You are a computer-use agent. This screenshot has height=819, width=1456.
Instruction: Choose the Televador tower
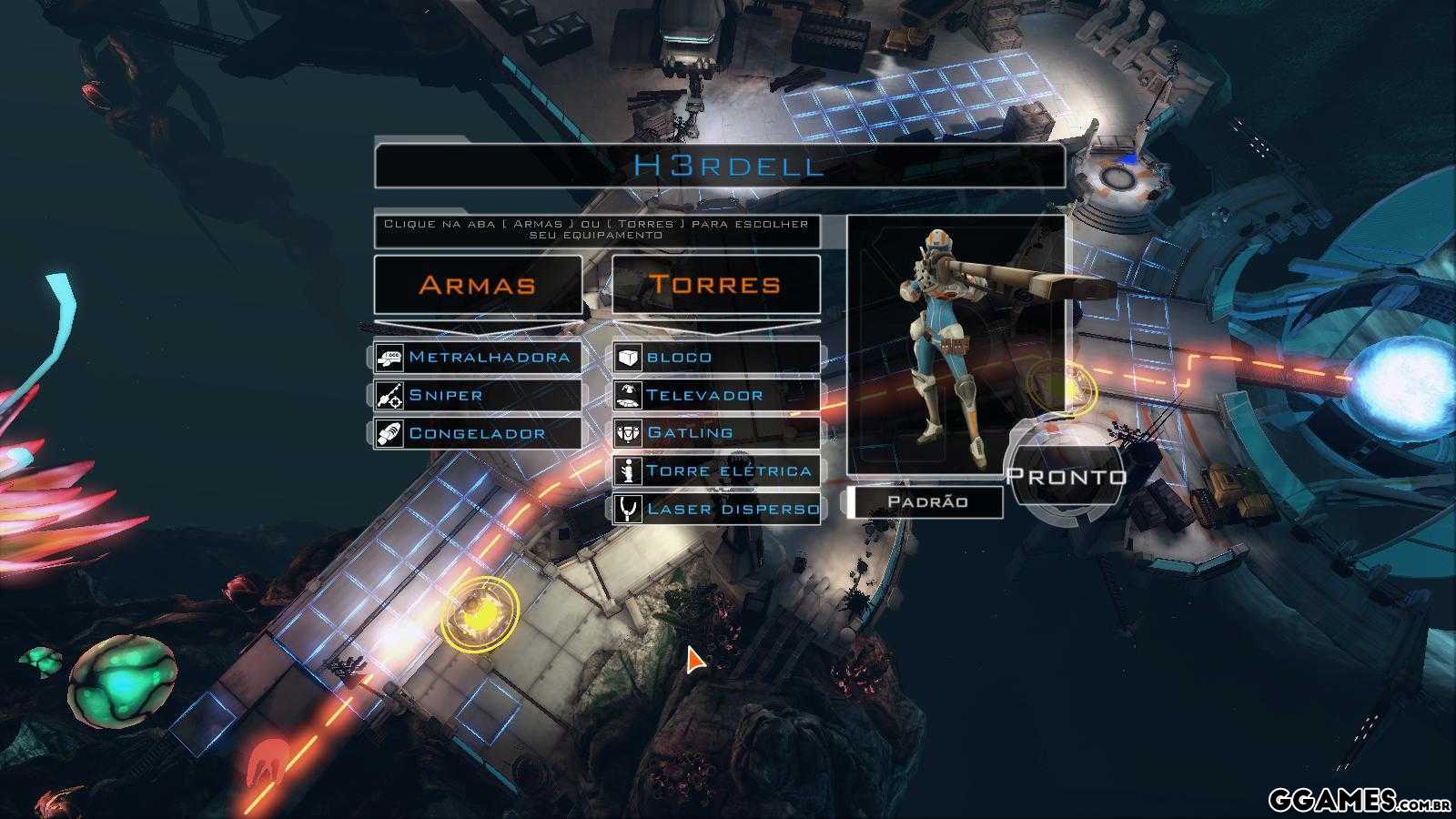point(716,395)
